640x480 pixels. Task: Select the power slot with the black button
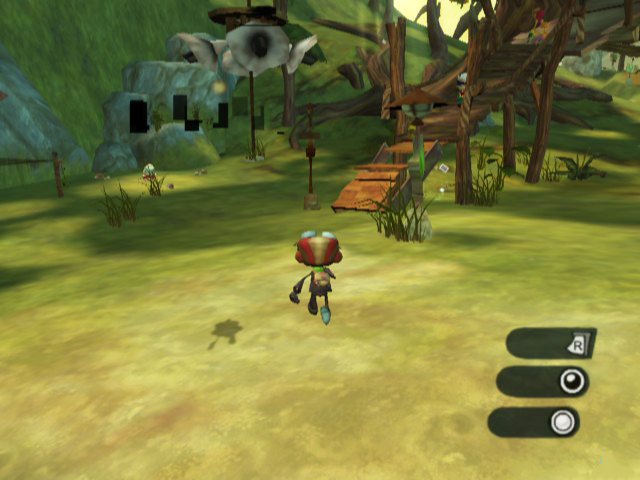coord(543,382)
